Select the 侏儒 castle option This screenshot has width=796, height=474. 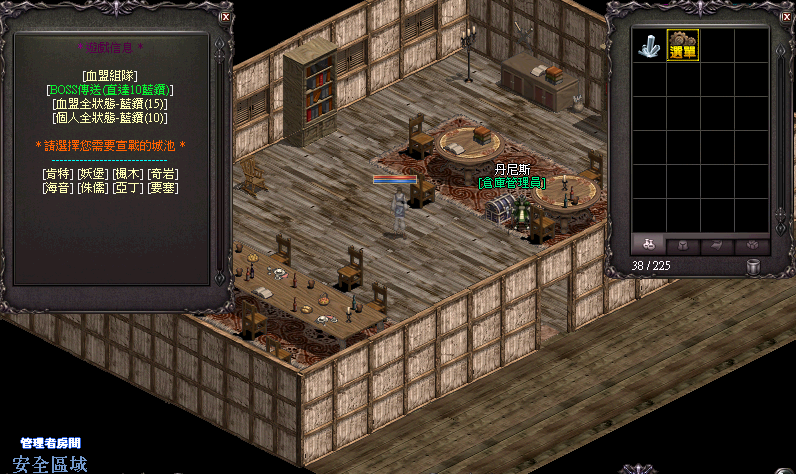92,187
